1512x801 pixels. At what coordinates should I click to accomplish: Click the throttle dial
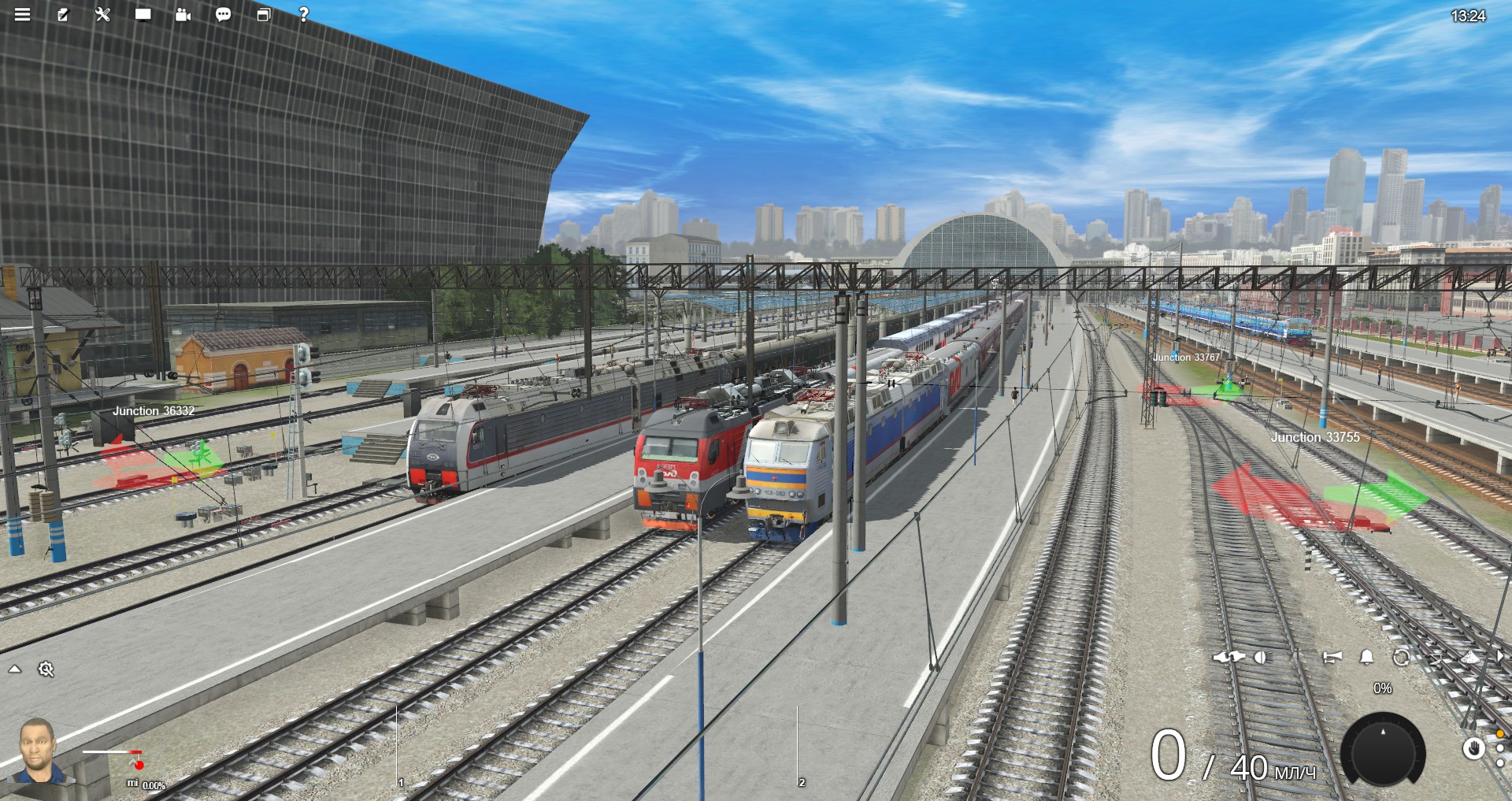click(1382, 752)
